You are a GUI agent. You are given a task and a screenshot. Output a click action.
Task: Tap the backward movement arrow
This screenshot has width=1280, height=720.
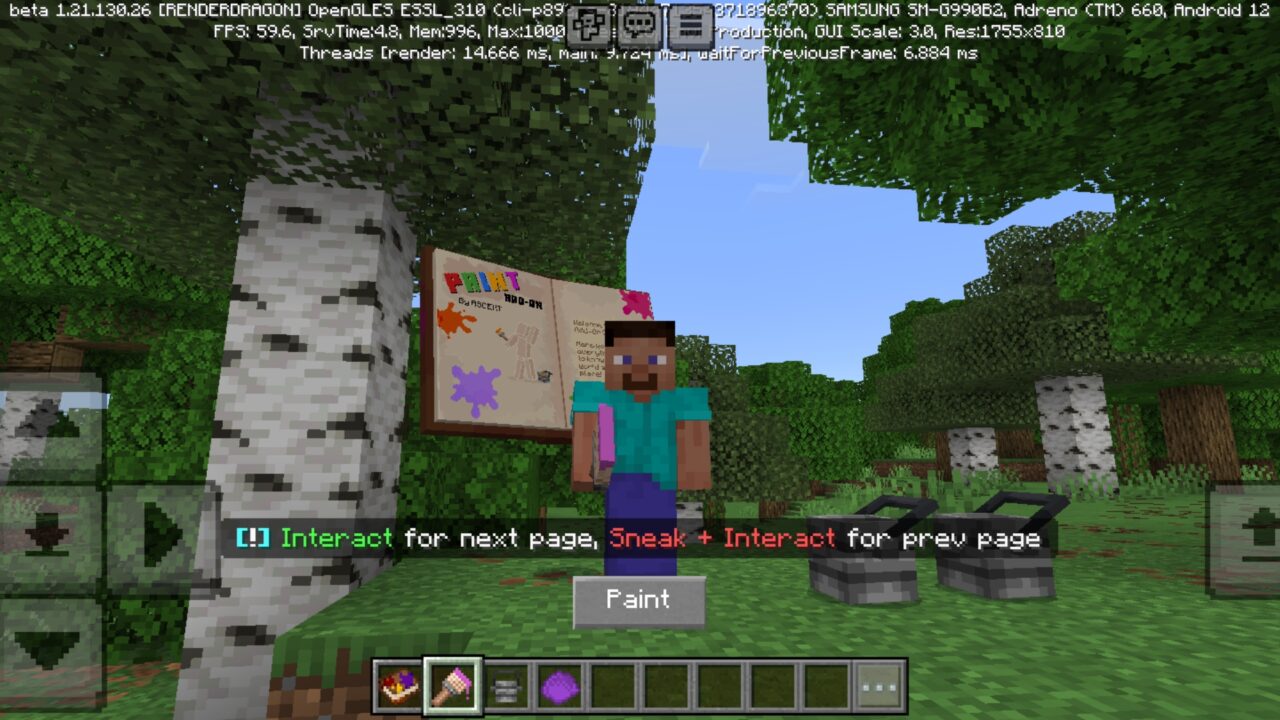(46, 645)
